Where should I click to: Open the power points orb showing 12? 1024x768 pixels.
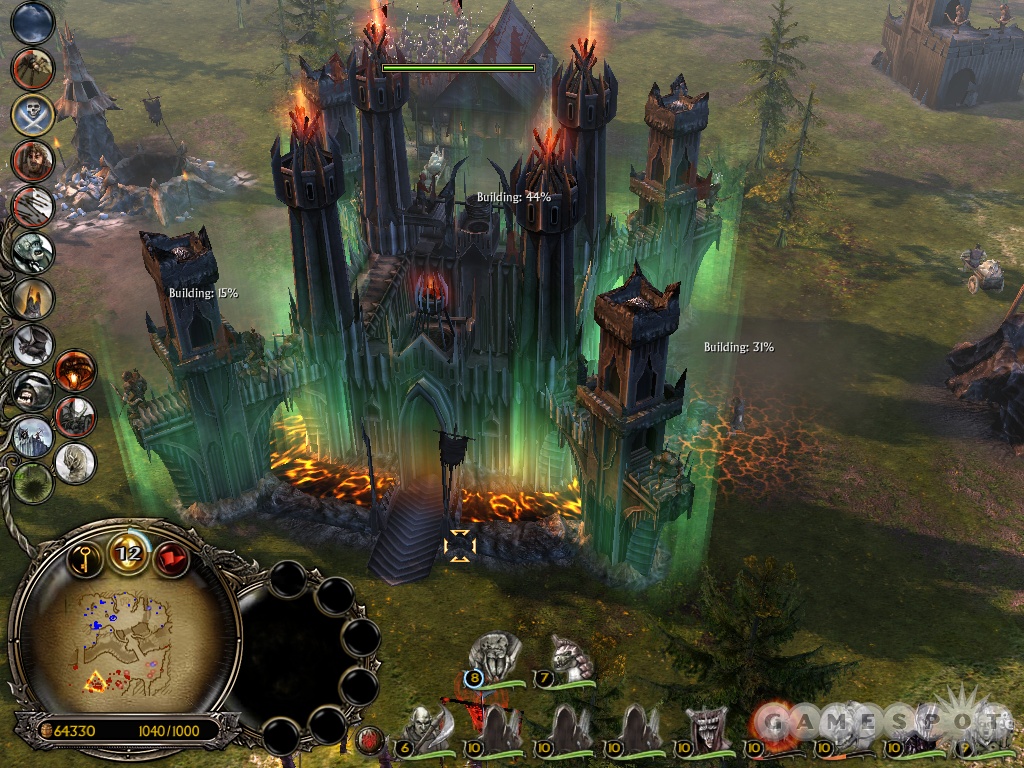point(129,552)
